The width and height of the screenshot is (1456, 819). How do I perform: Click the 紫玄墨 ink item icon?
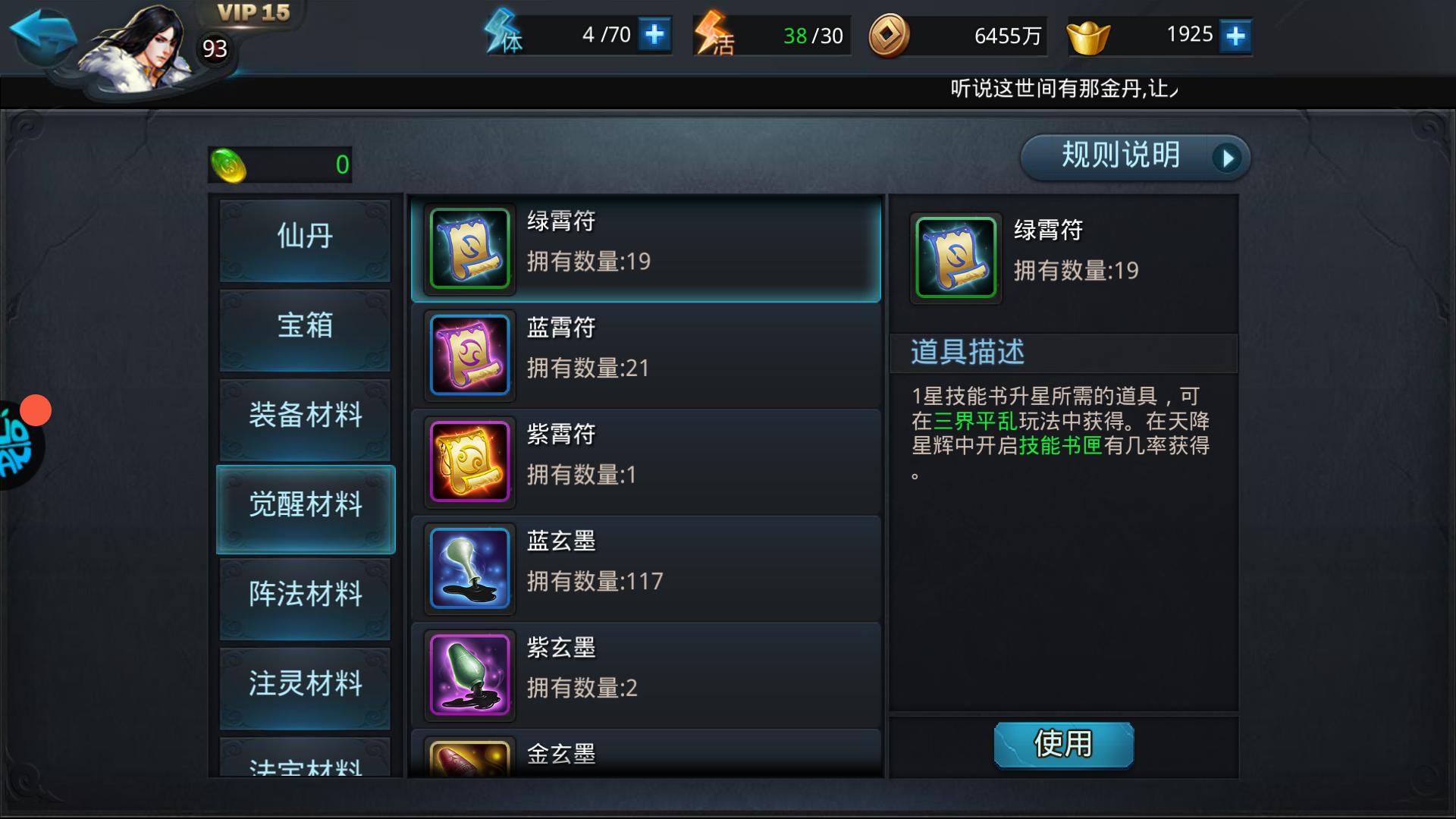pyautogui.click(x=469, y=675)
